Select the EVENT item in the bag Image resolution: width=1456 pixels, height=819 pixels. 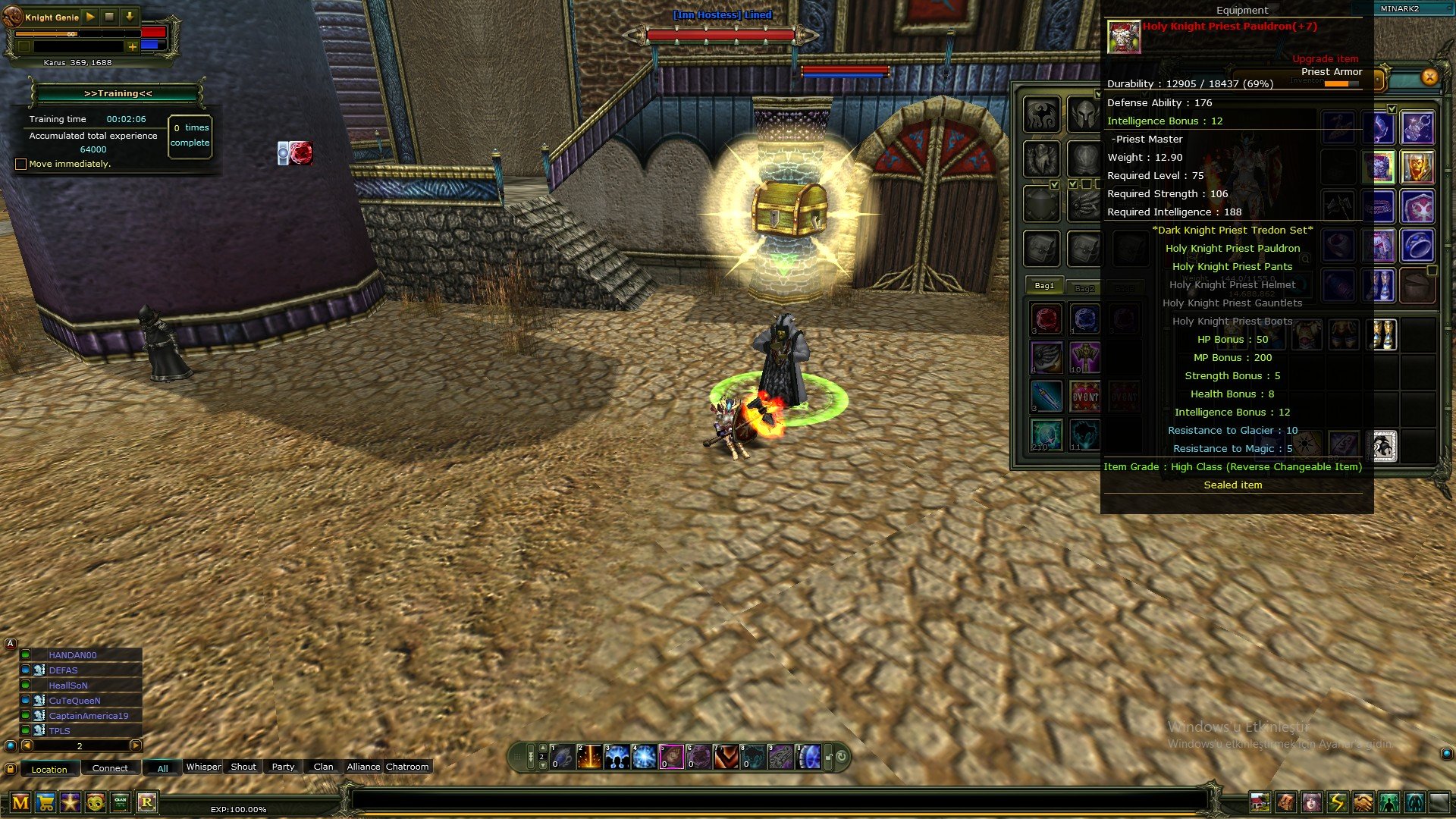click(x=1085, y=397)
